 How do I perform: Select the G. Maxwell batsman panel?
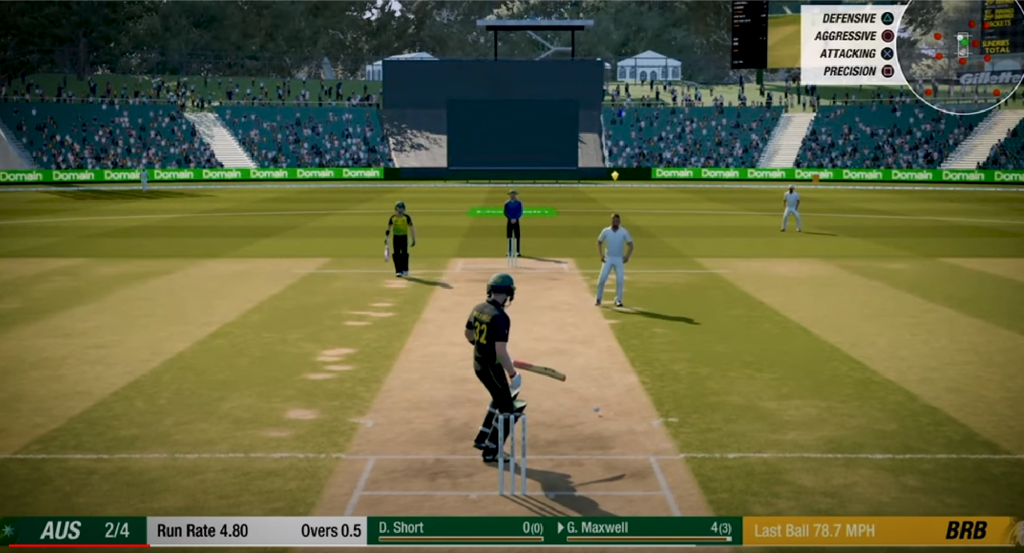[x=648, y=530]
